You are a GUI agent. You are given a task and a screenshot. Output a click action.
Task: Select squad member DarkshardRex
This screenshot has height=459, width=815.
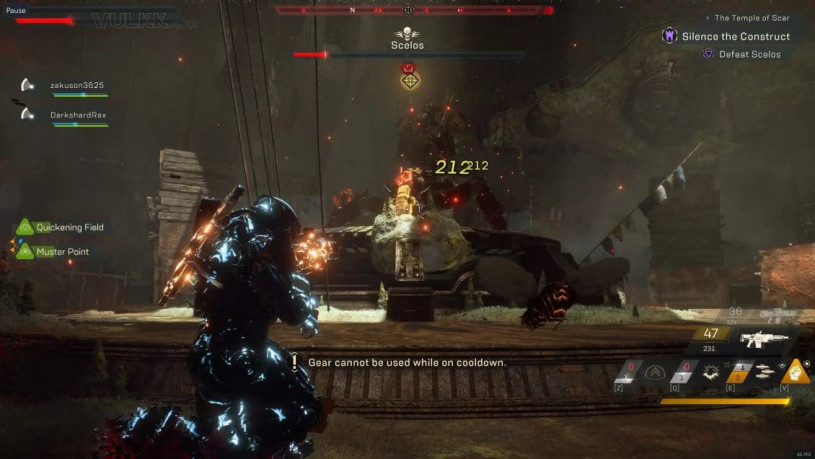(78, 115)
